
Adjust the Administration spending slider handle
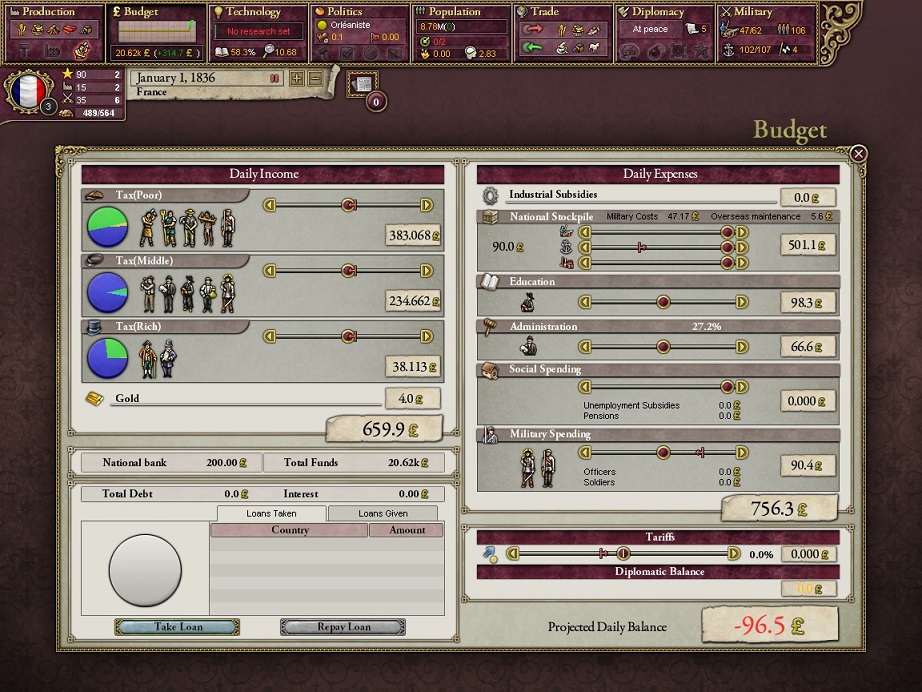[663, 347]
